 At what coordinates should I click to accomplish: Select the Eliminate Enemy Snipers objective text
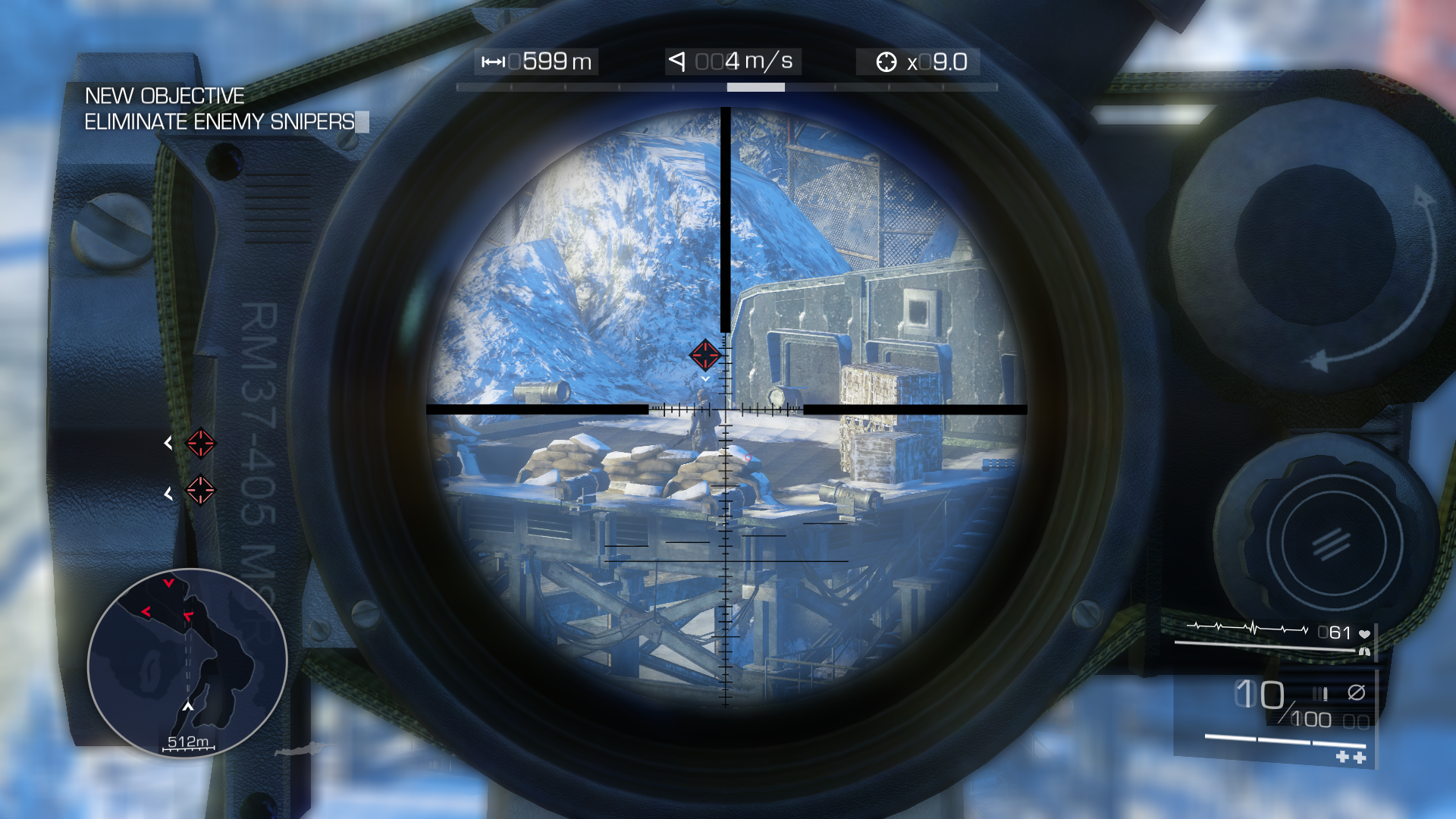(x=219, y=122)
